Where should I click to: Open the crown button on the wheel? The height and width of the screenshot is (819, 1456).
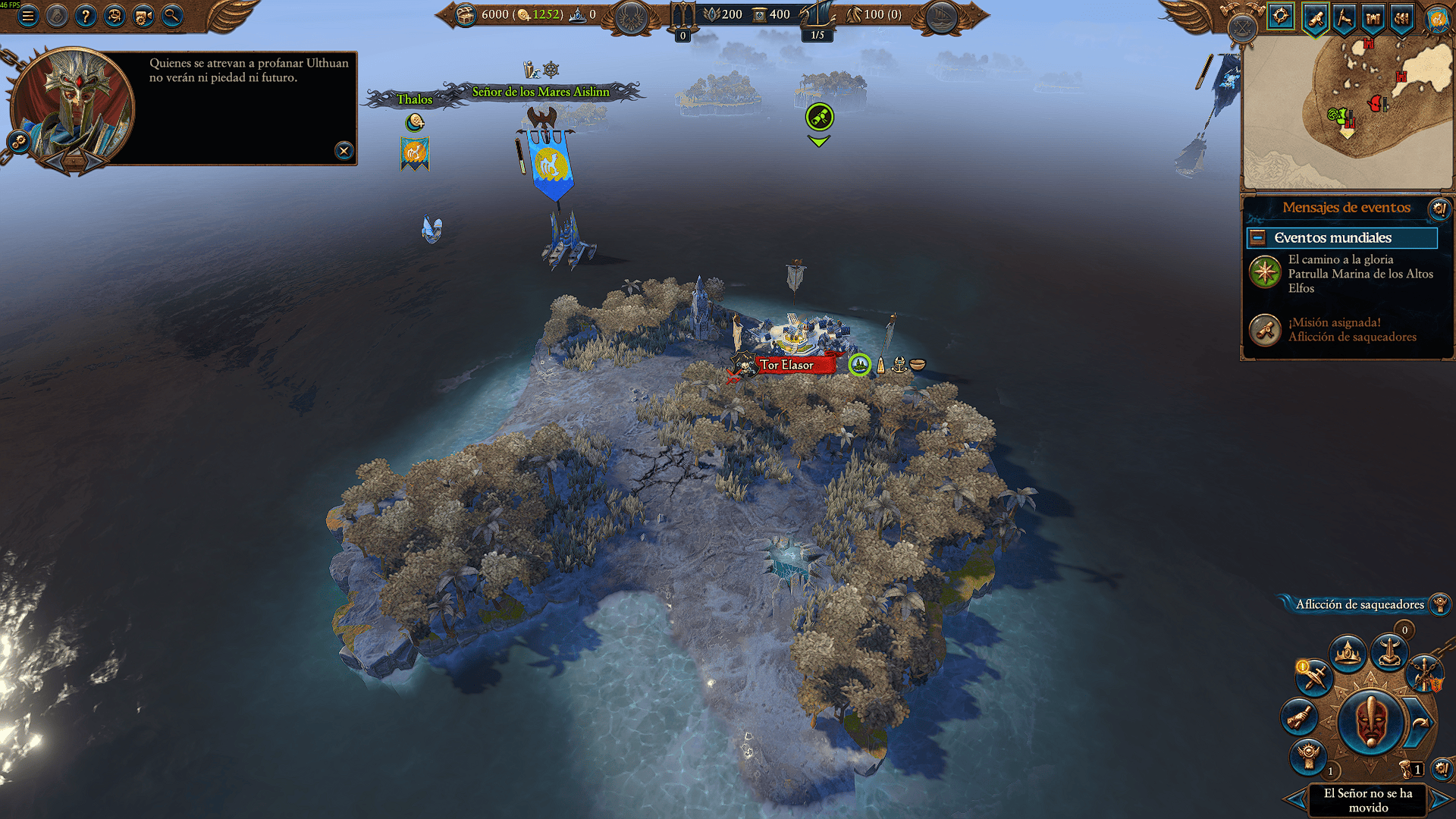pyautogui.click(x=1348, y=653)
